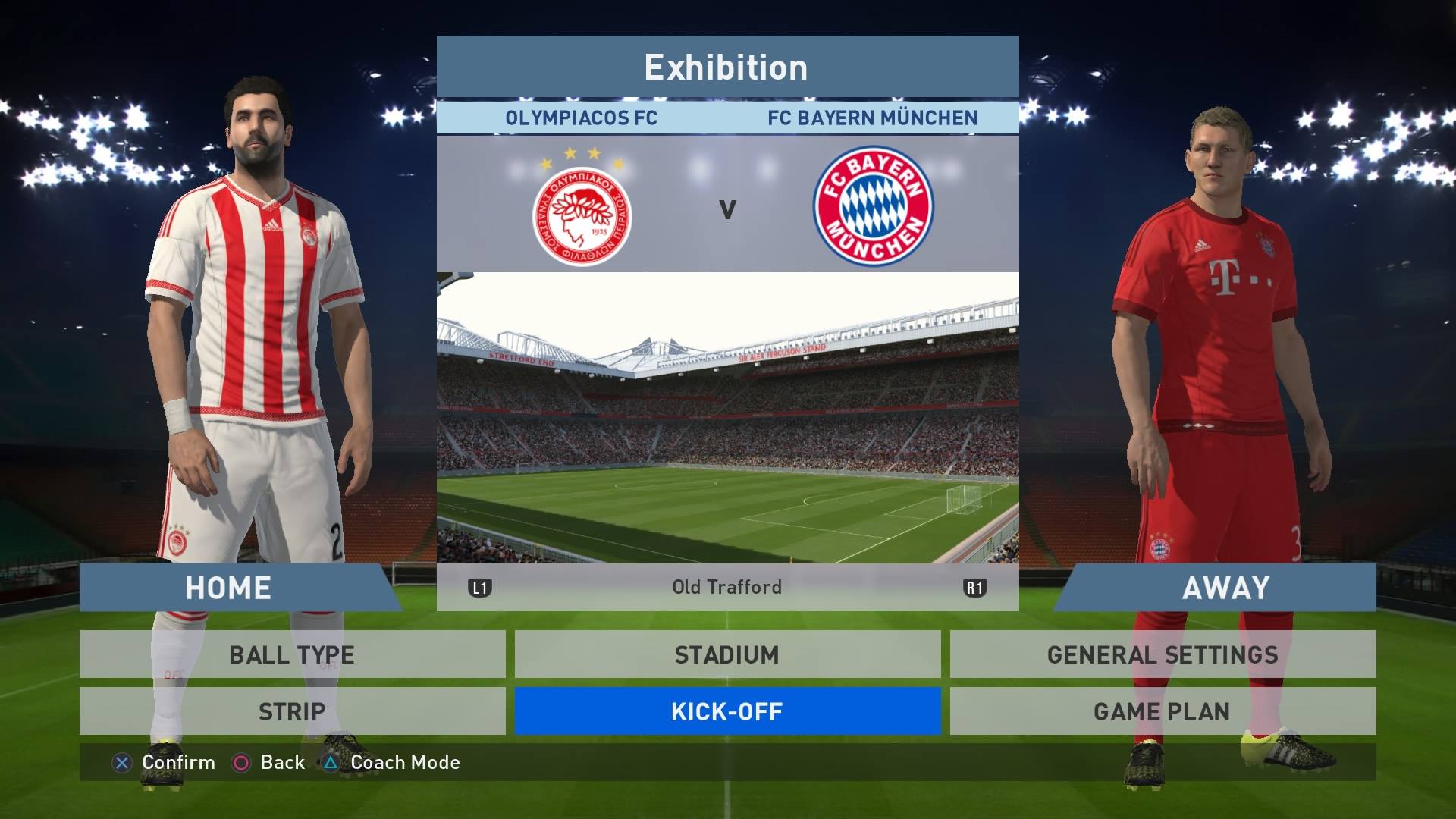1456x819 pixels.
Task: Select the FC Bayern München away crest
Action: tap(873, 206)
